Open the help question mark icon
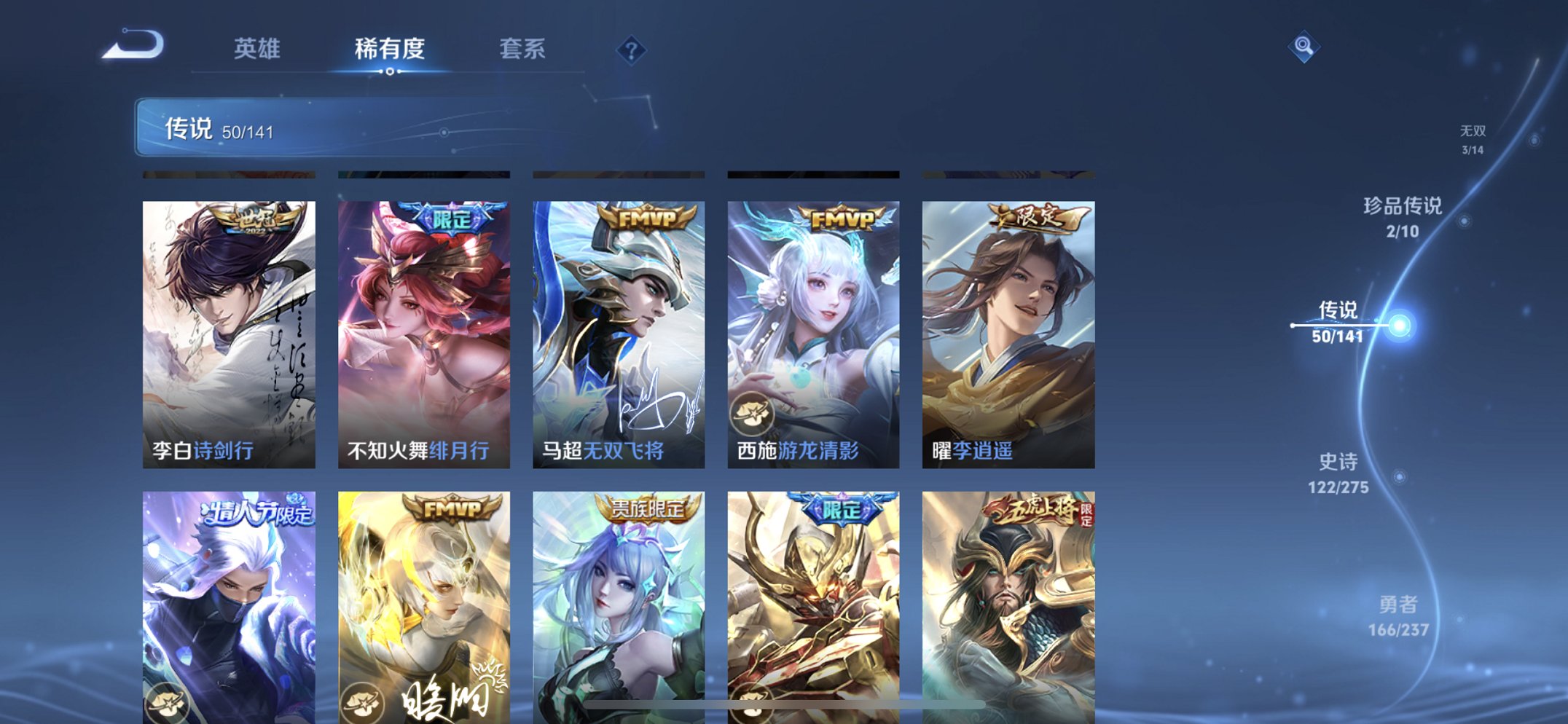Screen dimensions: 1568x724 point(631,50)
